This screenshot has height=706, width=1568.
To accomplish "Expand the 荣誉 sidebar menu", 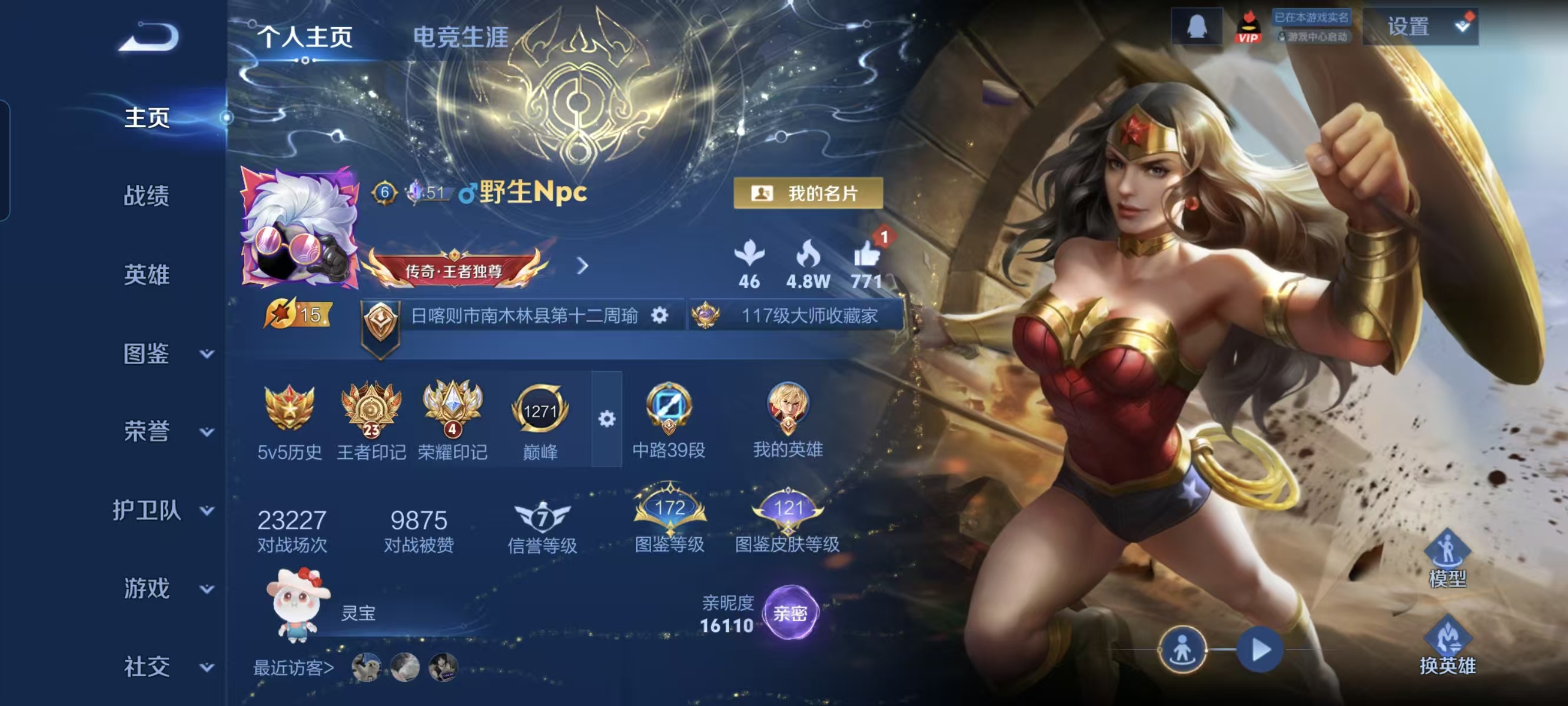I will pos(164,431).
